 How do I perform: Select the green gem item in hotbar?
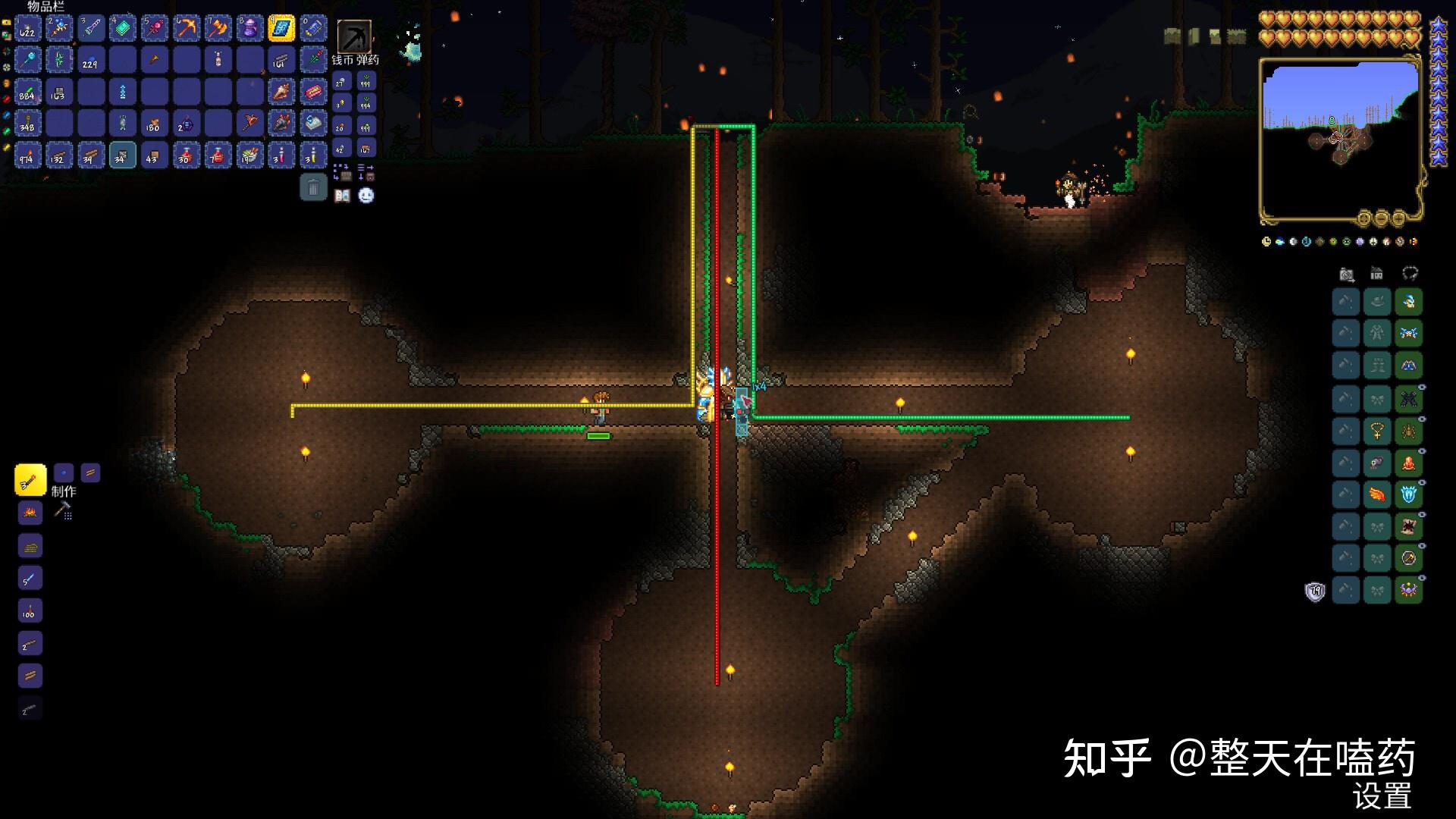122,28
